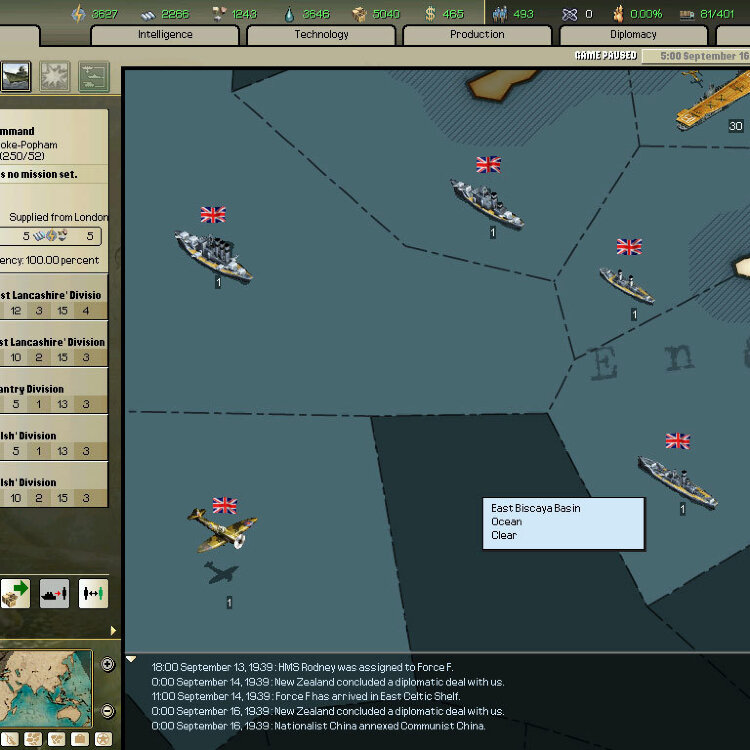Open the Intelligence tab
750x750 pixels.
tap(166, 34)
